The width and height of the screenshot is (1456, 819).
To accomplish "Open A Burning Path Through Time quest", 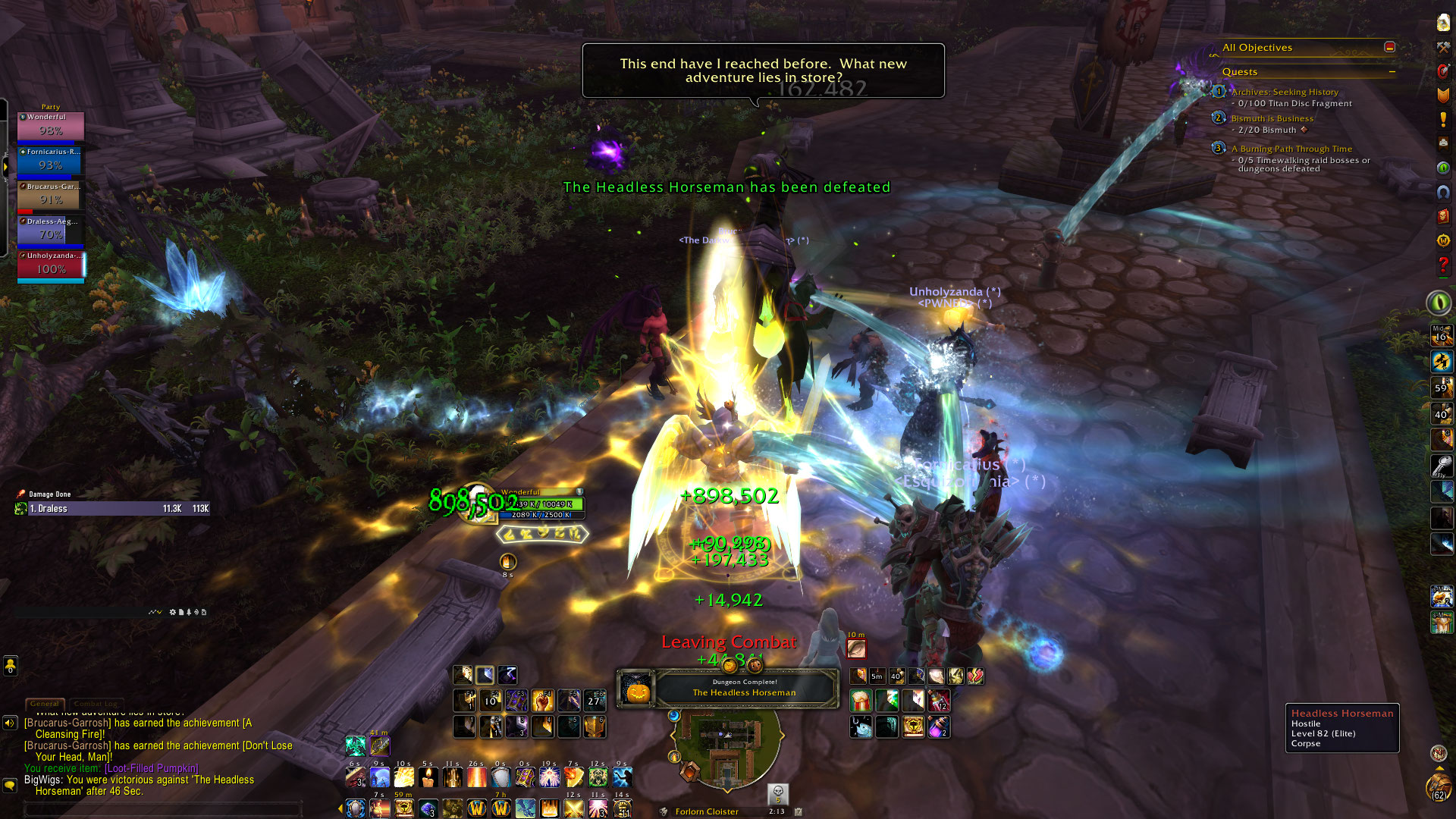I will coord(1291,149).
